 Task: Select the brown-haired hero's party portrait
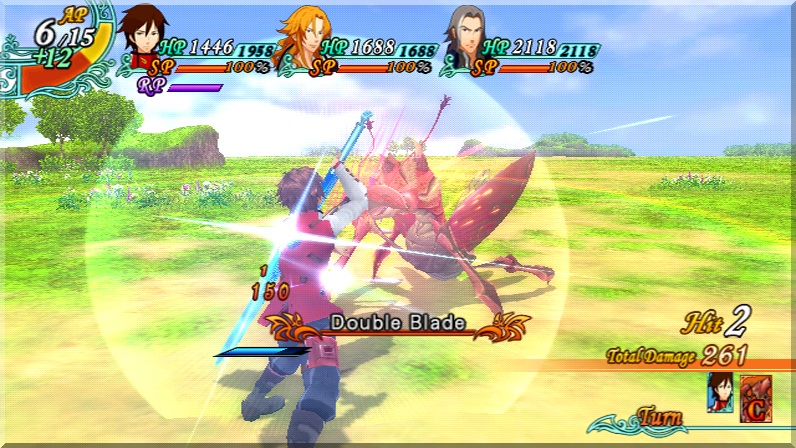(x=142, y=39)
